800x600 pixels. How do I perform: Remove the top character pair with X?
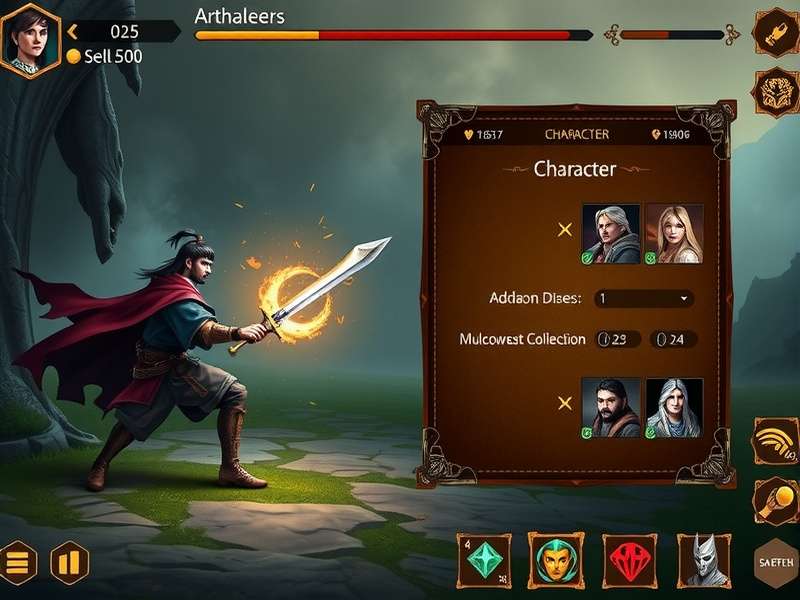[x=564, y=230]
